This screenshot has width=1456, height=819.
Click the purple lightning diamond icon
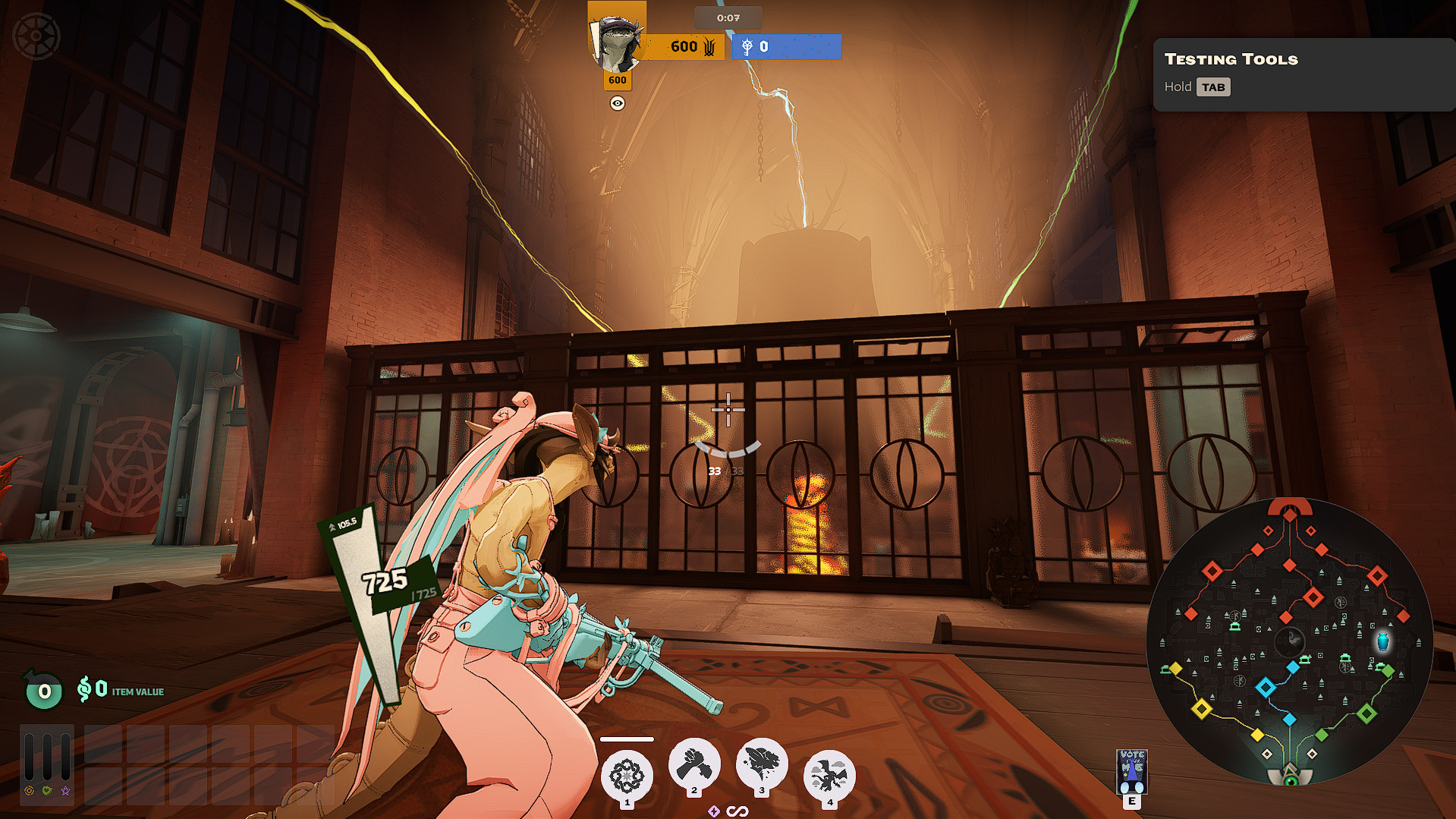coord(714,811)
